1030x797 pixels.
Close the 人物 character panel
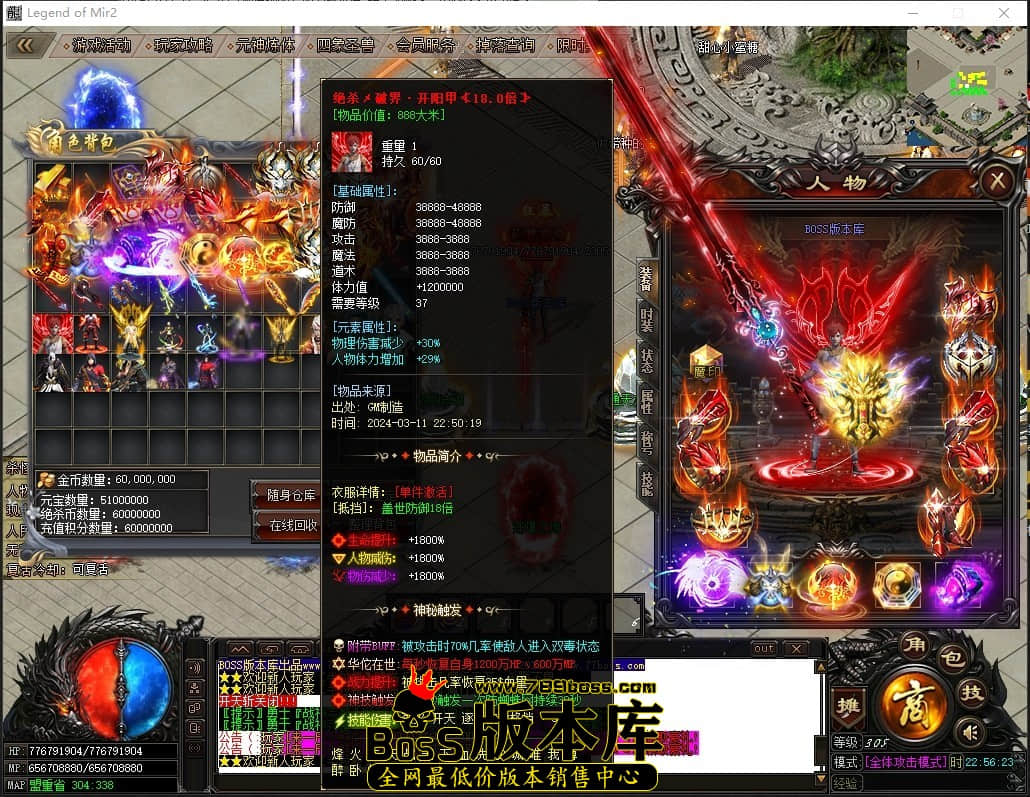point(996,181)
